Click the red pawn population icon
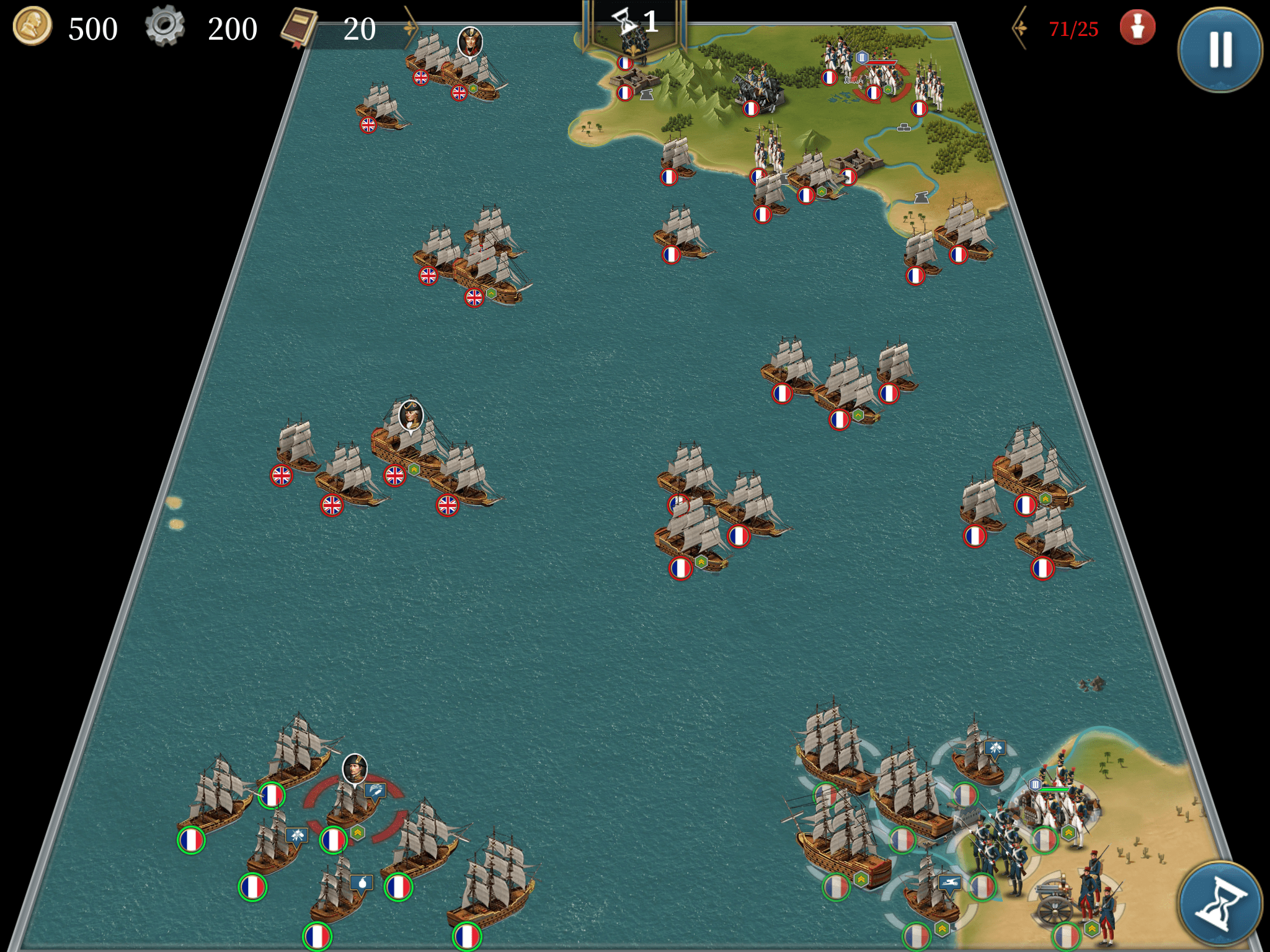This screenshot has width=1270, height=952. tap(1137, 27)
